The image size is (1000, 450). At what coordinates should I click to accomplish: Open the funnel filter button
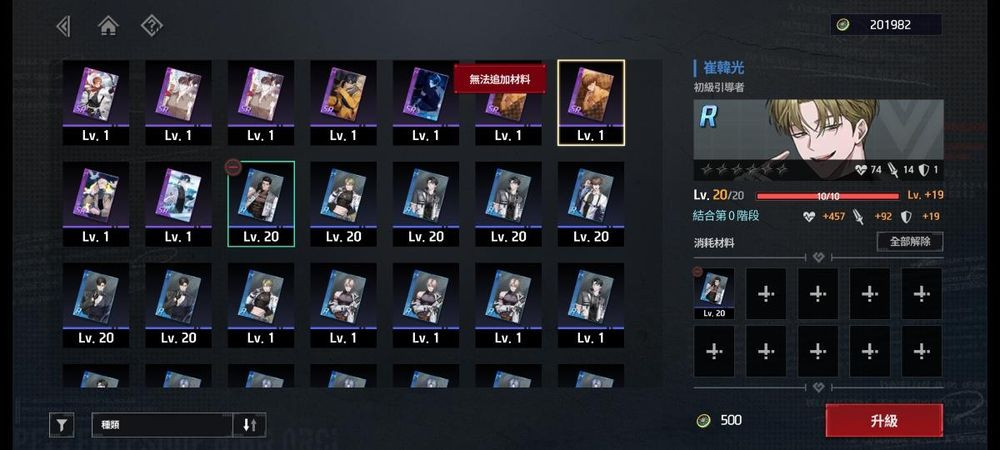[x=62, y=425]
